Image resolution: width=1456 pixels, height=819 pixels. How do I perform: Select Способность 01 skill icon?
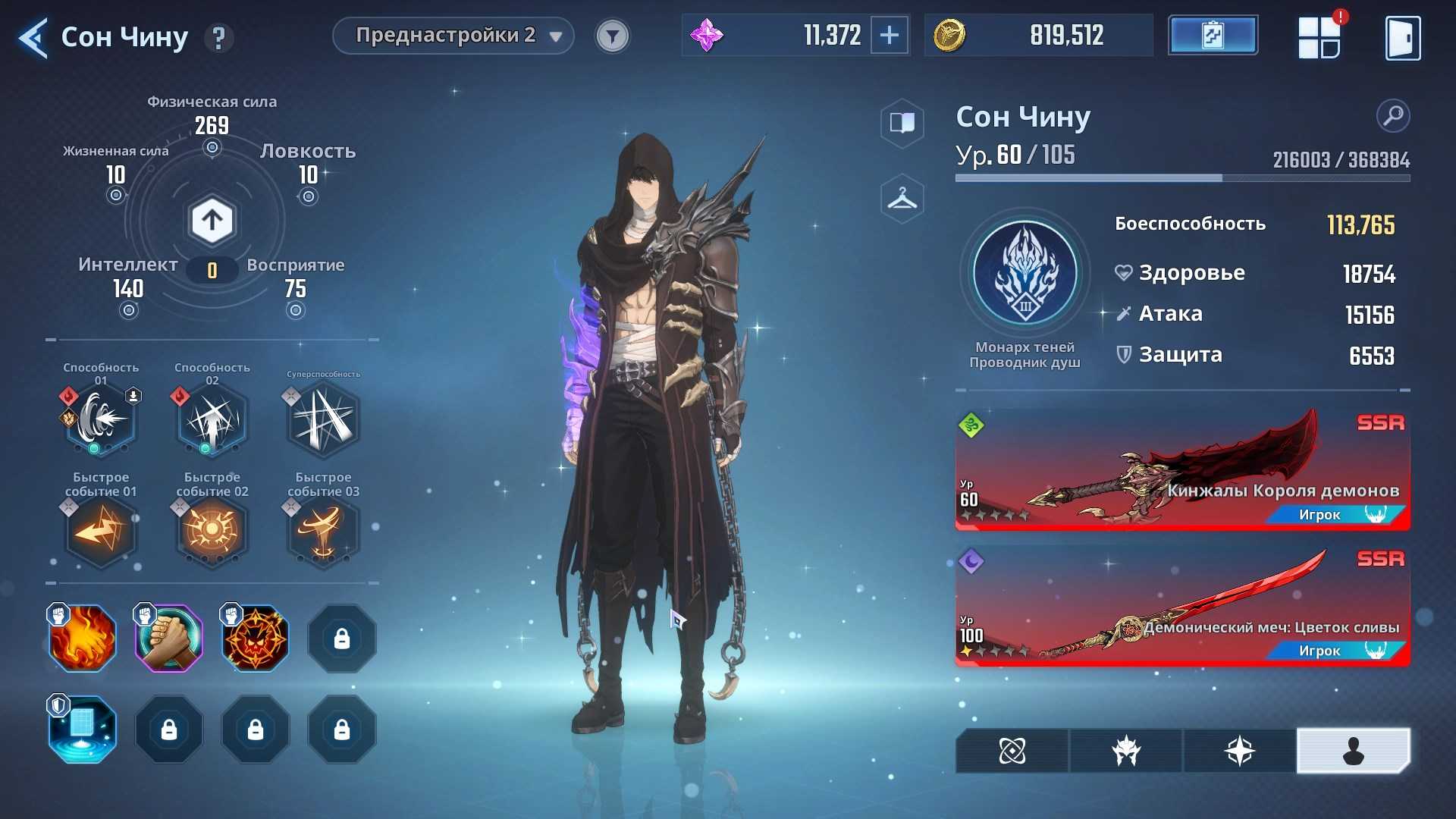click(101, 419)
